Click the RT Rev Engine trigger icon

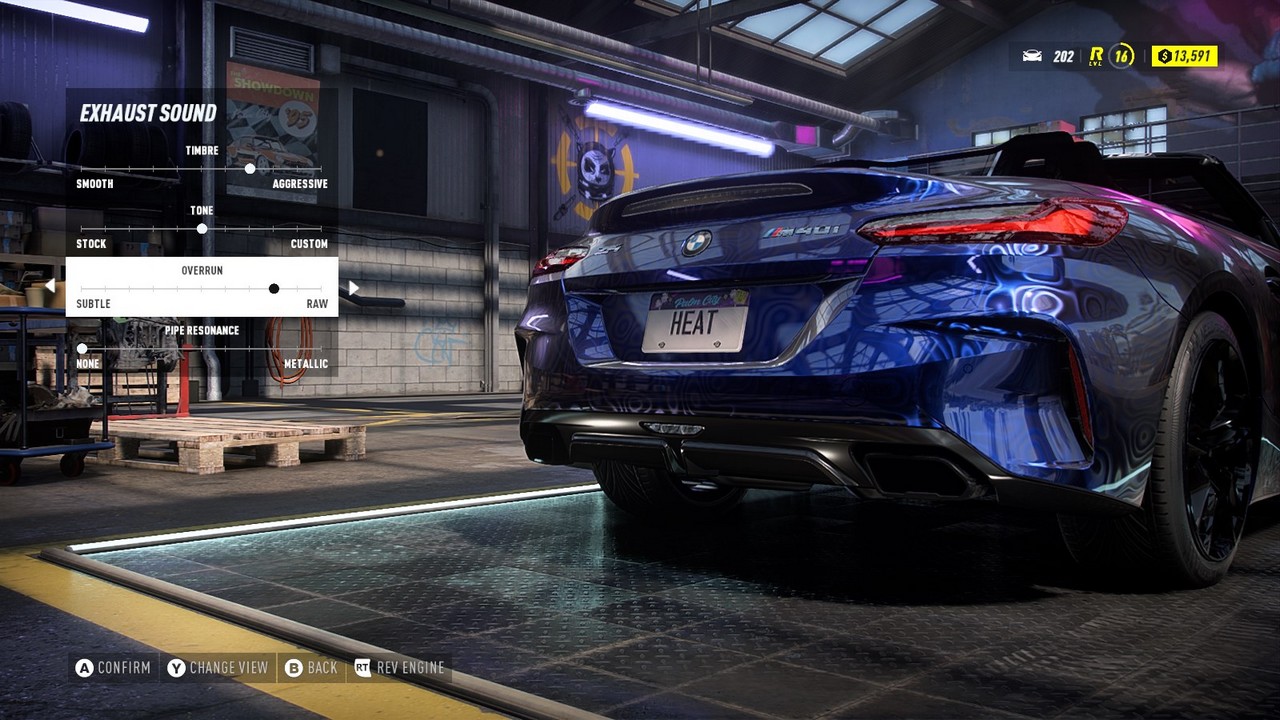pyautogui.click(x=362, y=667)
